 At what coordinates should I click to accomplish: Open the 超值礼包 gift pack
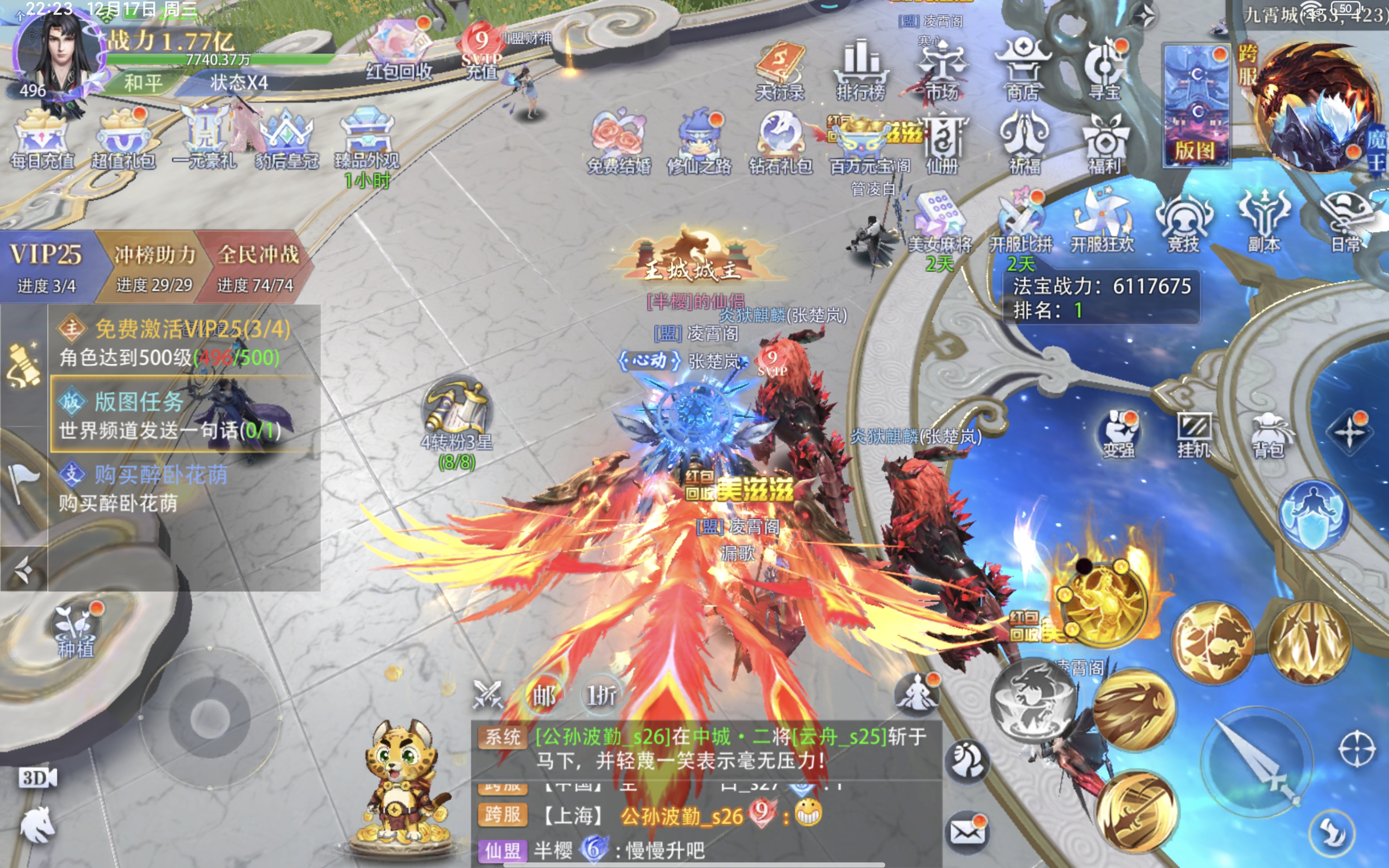[x=123, y=141]
